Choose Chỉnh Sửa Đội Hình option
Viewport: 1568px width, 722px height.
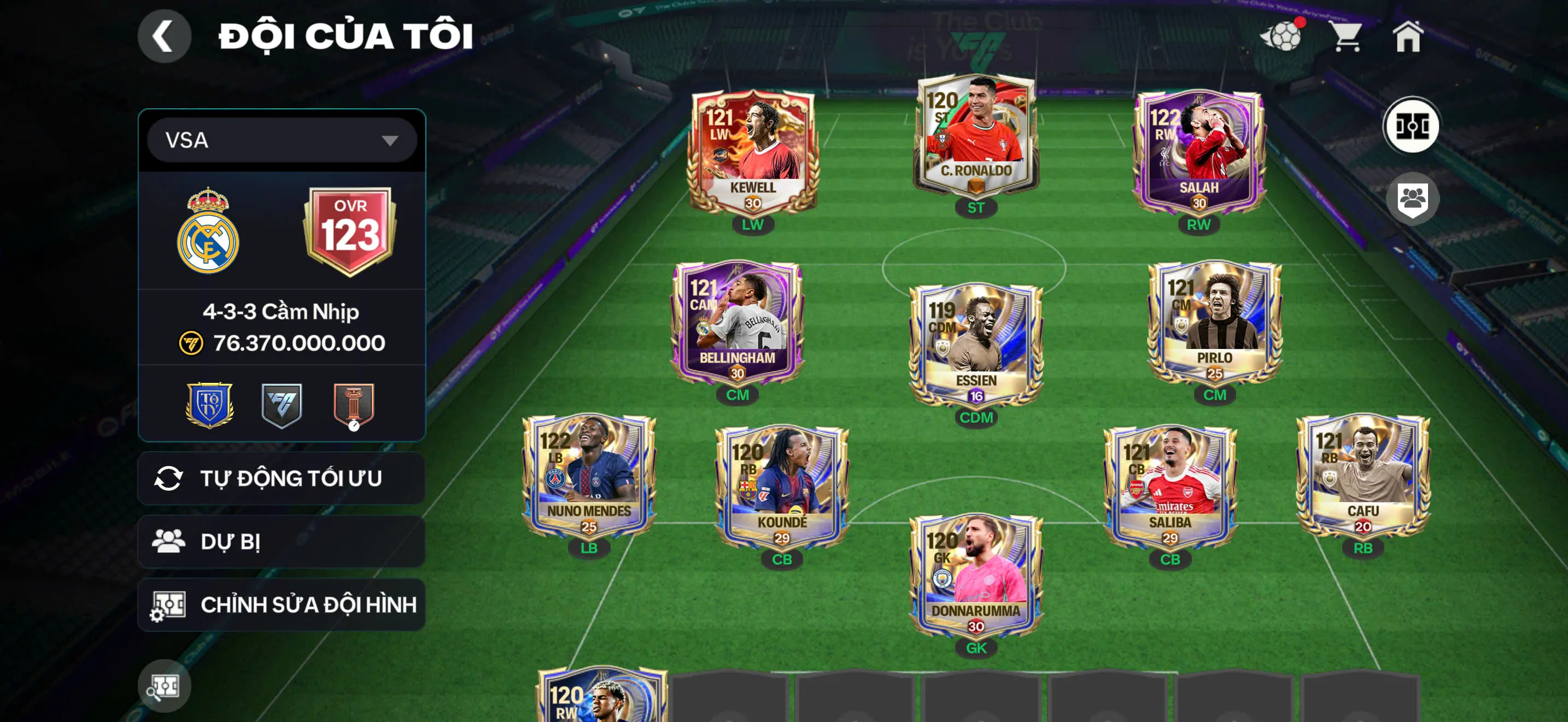point(282,604)
